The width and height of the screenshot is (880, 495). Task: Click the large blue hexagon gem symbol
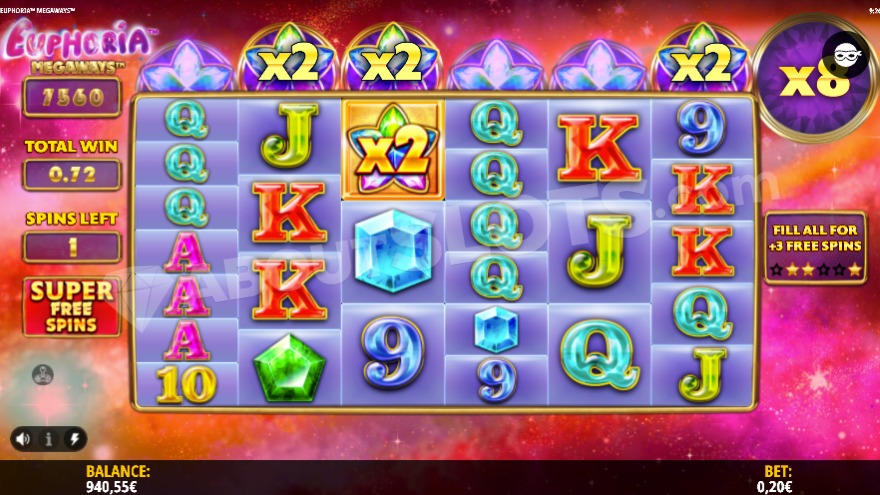(393, 251)
